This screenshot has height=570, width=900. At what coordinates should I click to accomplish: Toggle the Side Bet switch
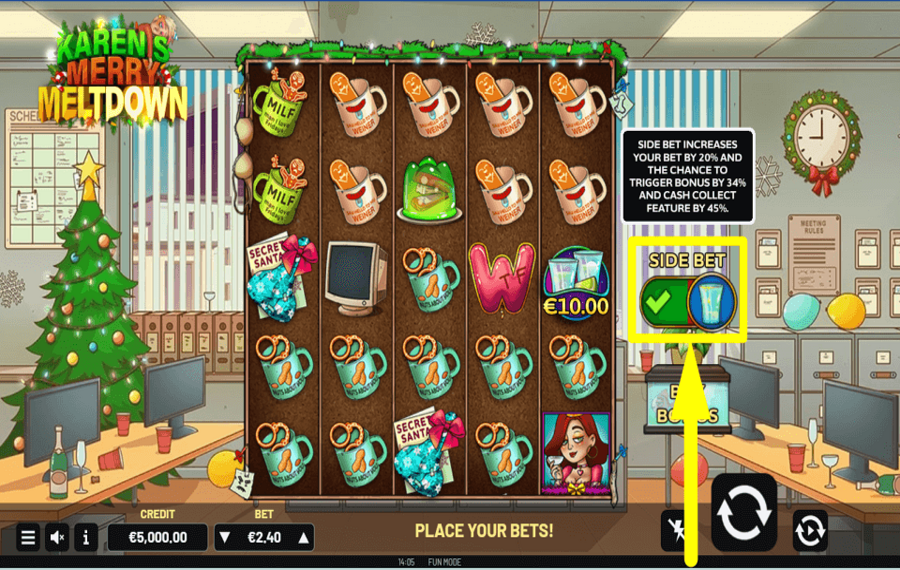point(687,300)
